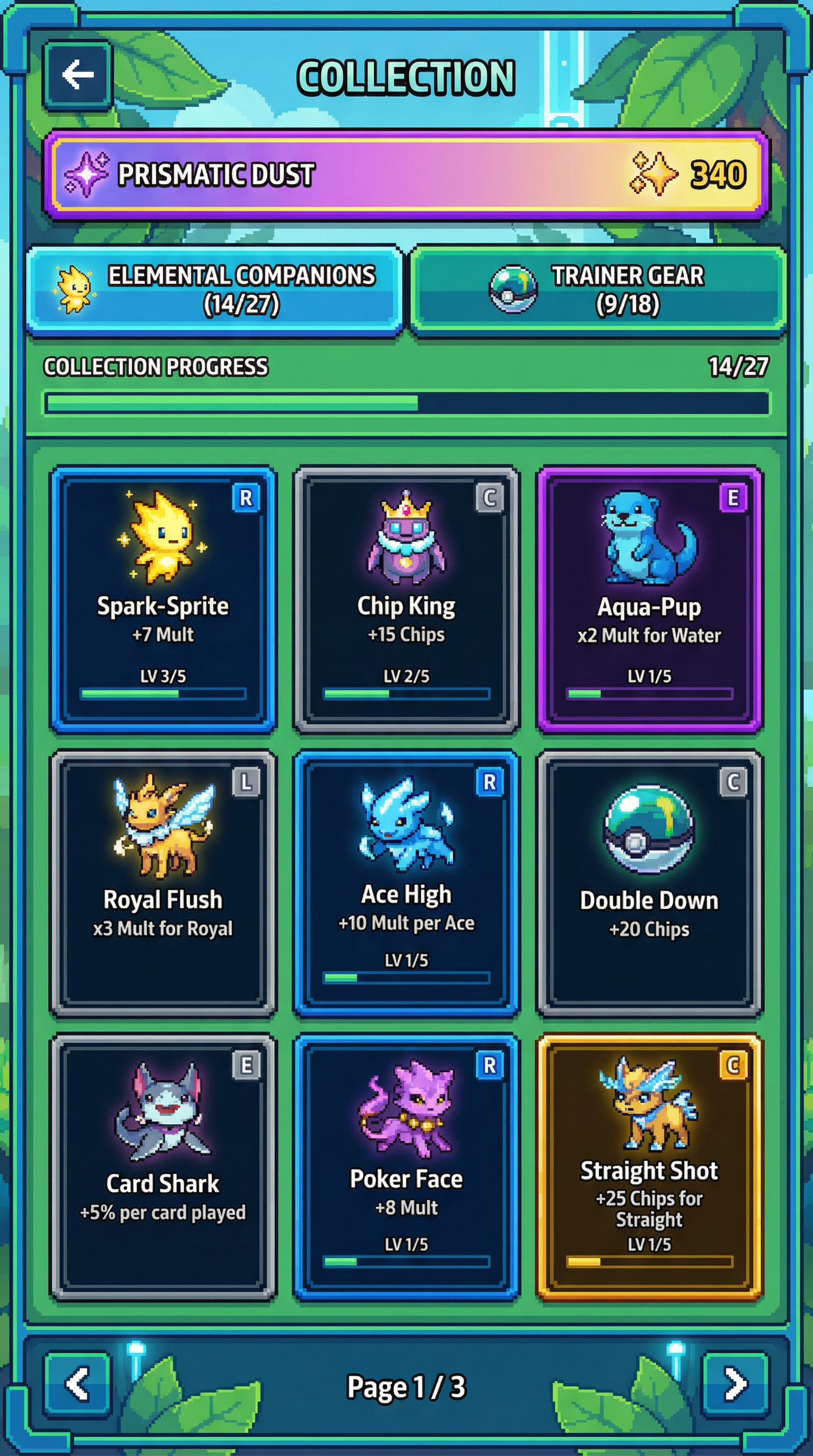Choose the Chip King card

(x=406, y=599)
